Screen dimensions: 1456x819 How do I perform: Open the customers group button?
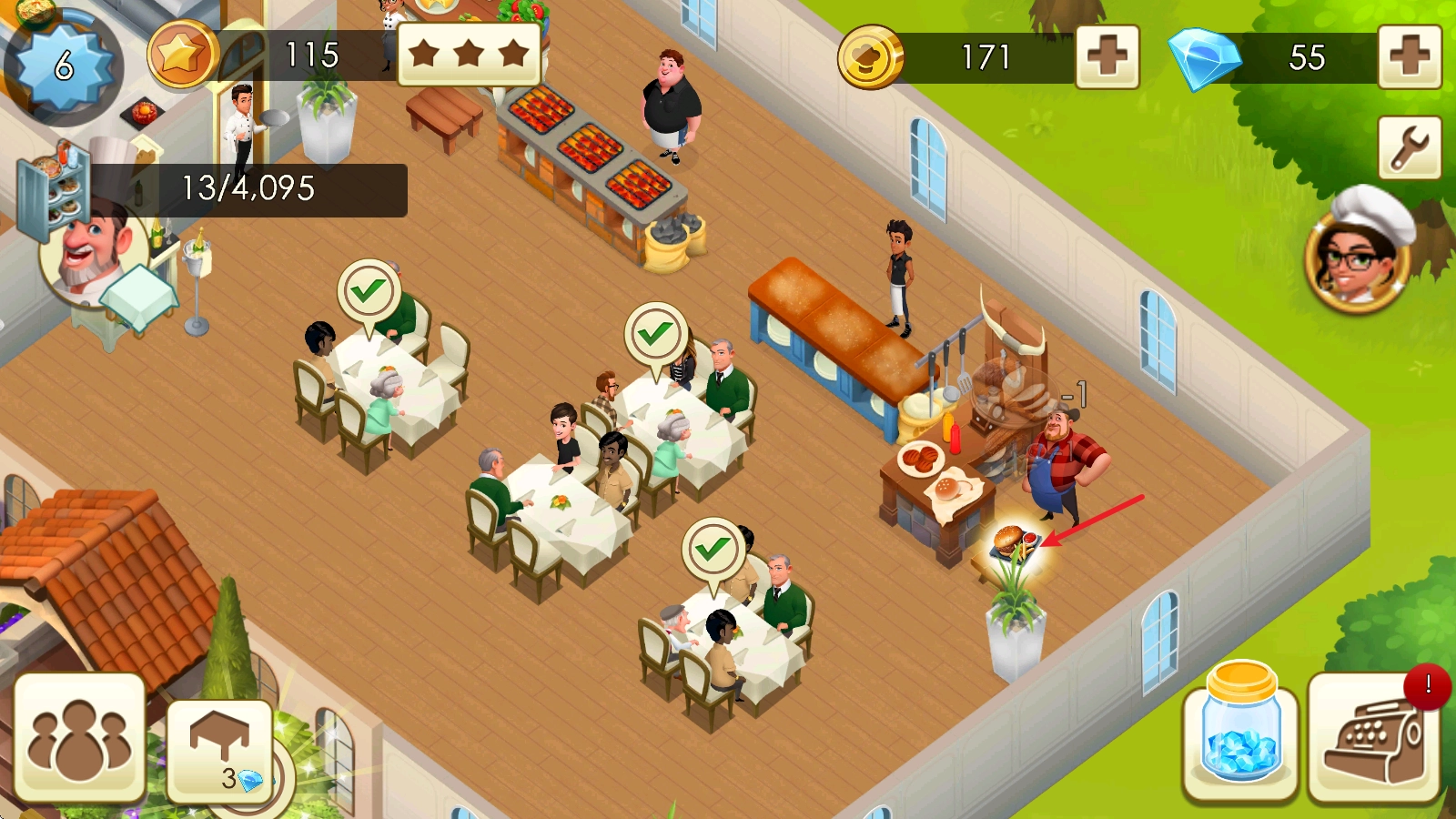(x=79, y=739)
